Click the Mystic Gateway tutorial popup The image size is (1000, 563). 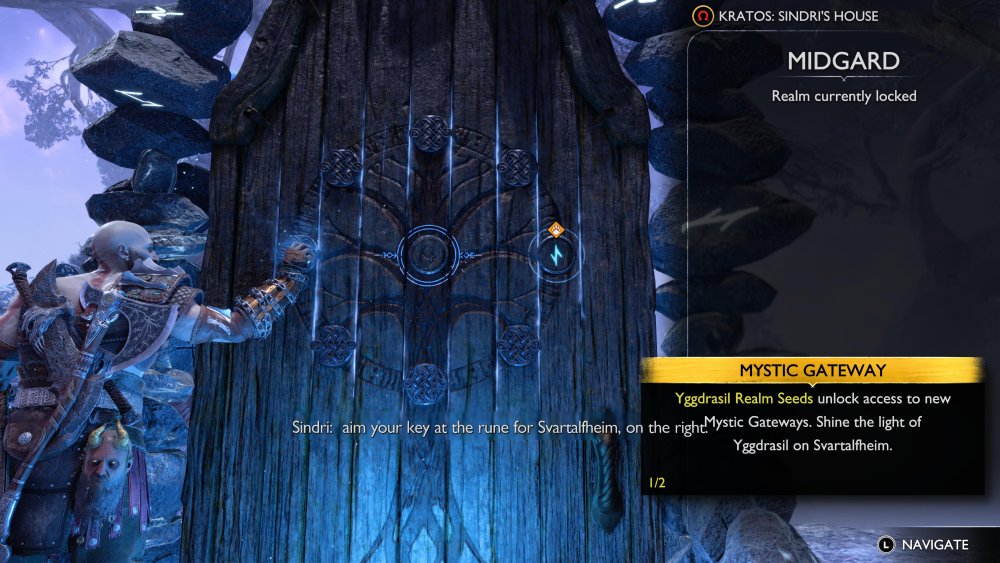812,426
